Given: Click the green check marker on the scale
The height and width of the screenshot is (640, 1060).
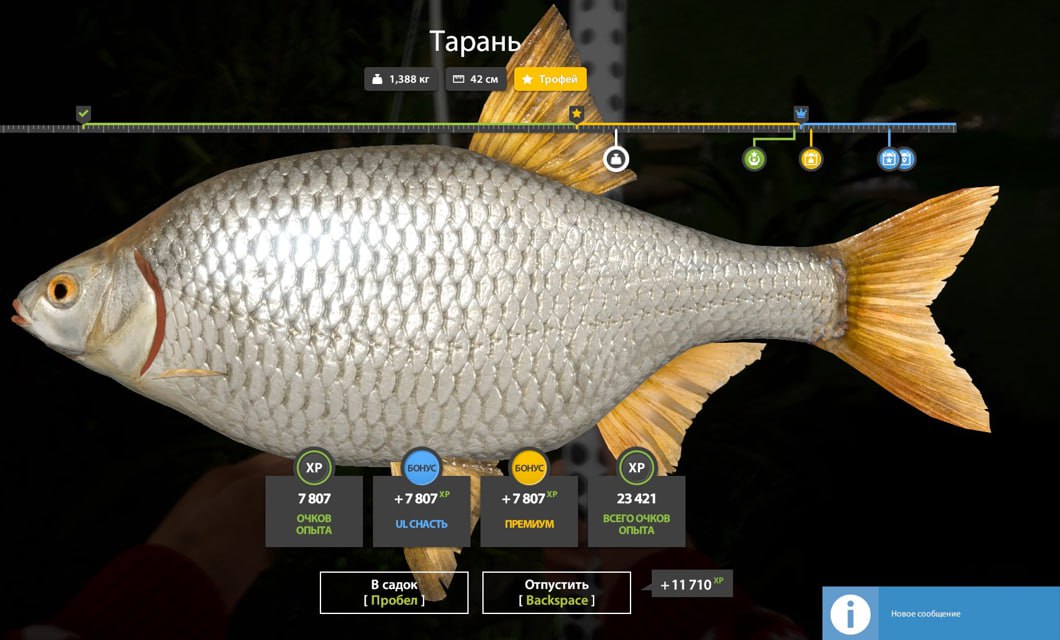Looking at the screenshot, I should click(x=84, y=114).
